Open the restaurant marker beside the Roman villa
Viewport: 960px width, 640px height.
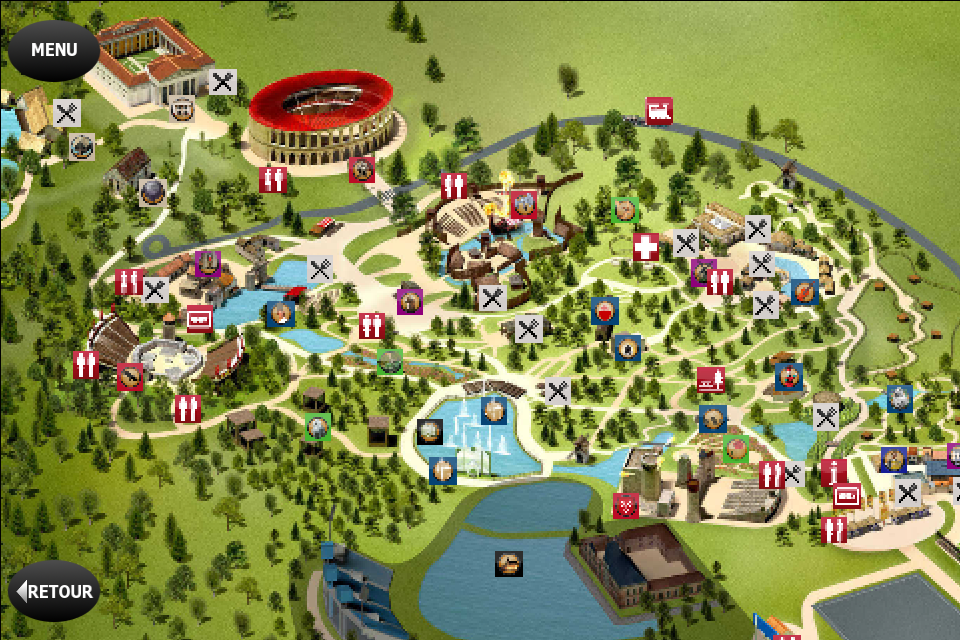(223, 83)
